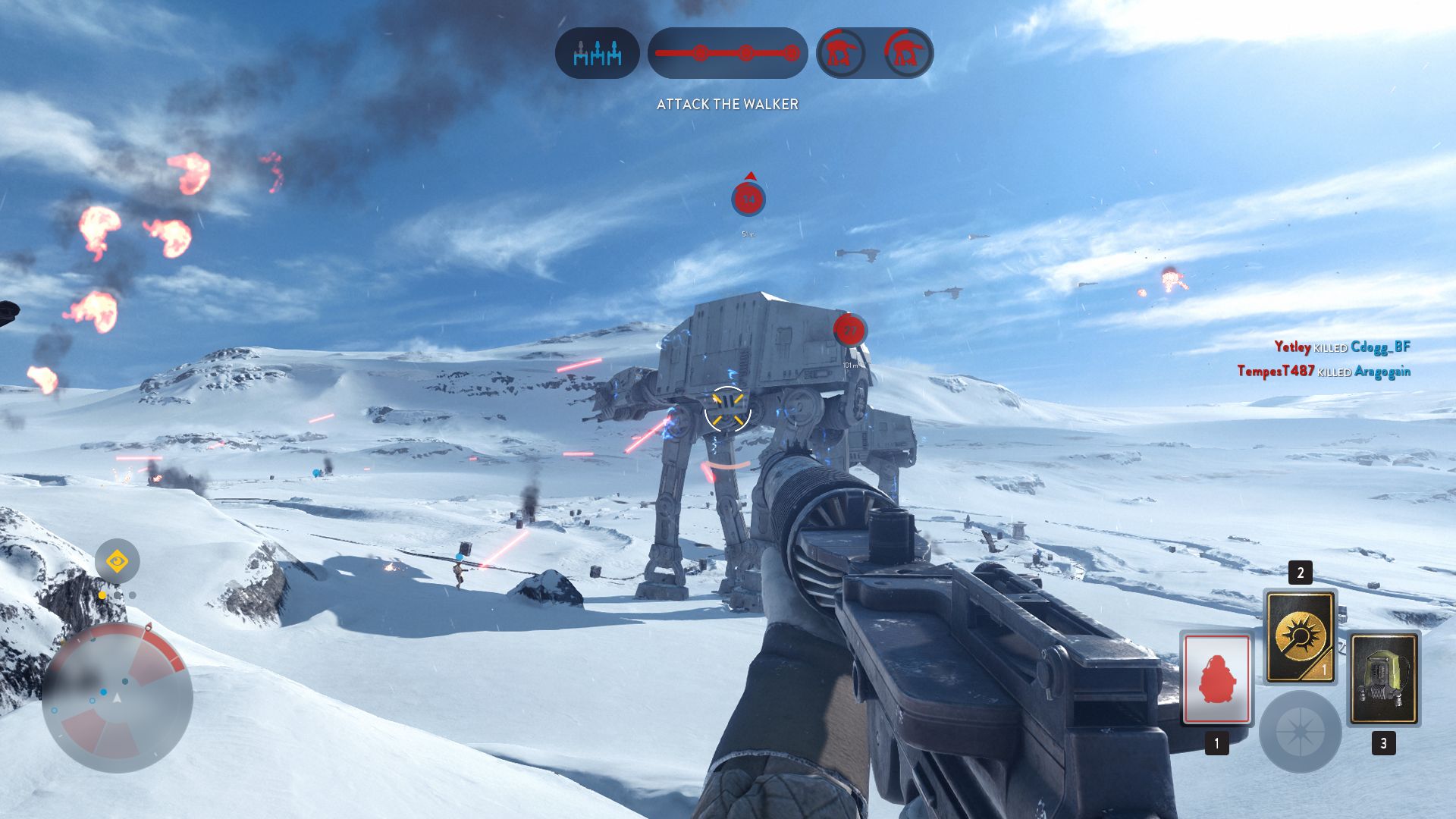
Task: Activate the gold sunburst star card
Action: pos(1300,636)
